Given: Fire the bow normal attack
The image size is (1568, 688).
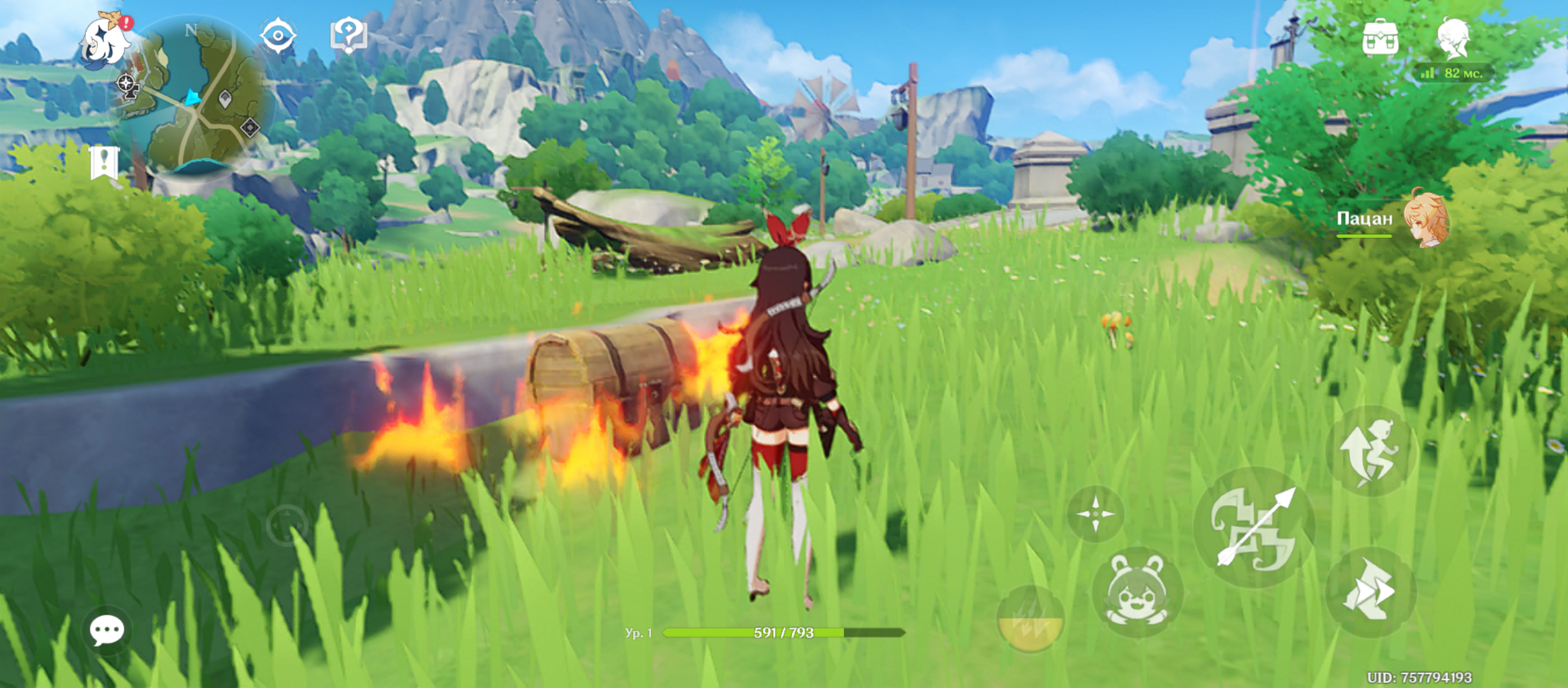Looking at the screenshot, I should (x=1254, y=527).
